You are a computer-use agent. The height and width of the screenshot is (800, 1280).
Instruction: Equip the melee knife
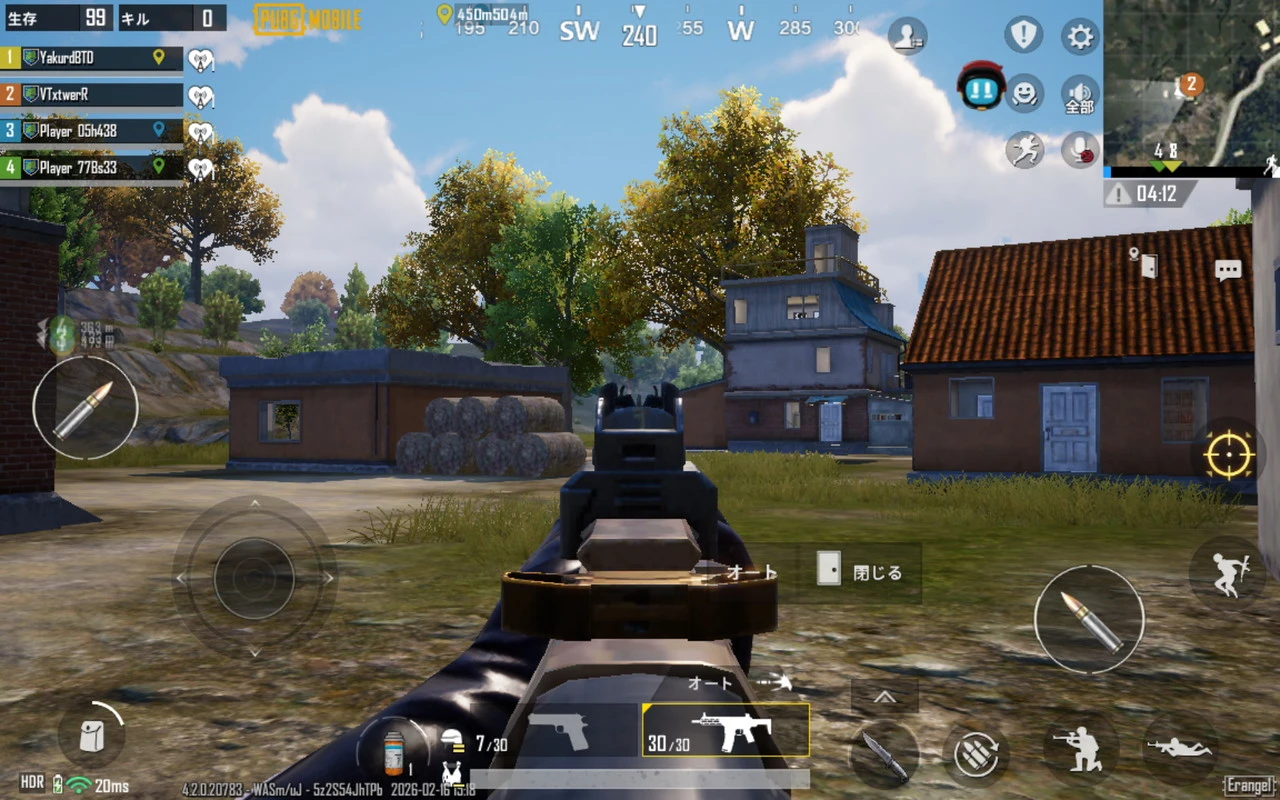884,754
